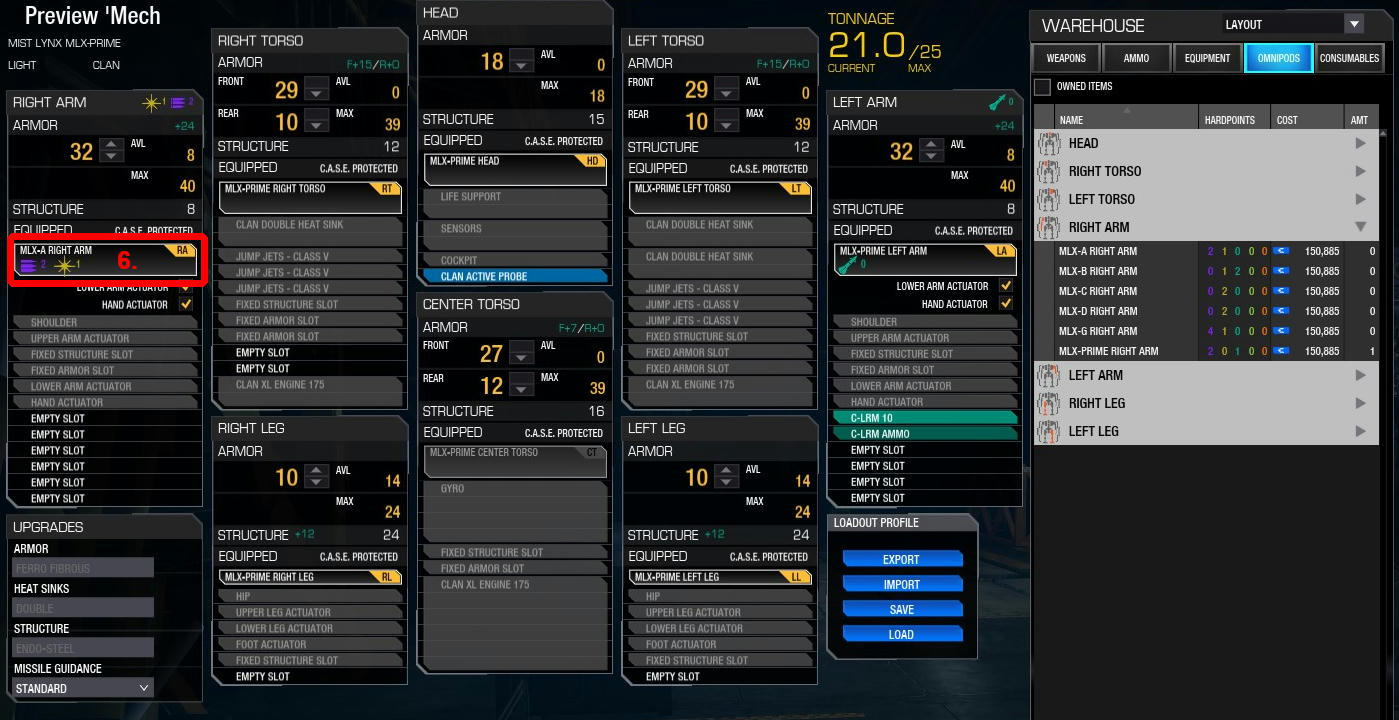Switch to the Consumables tab

click(x=1349, y=58)
